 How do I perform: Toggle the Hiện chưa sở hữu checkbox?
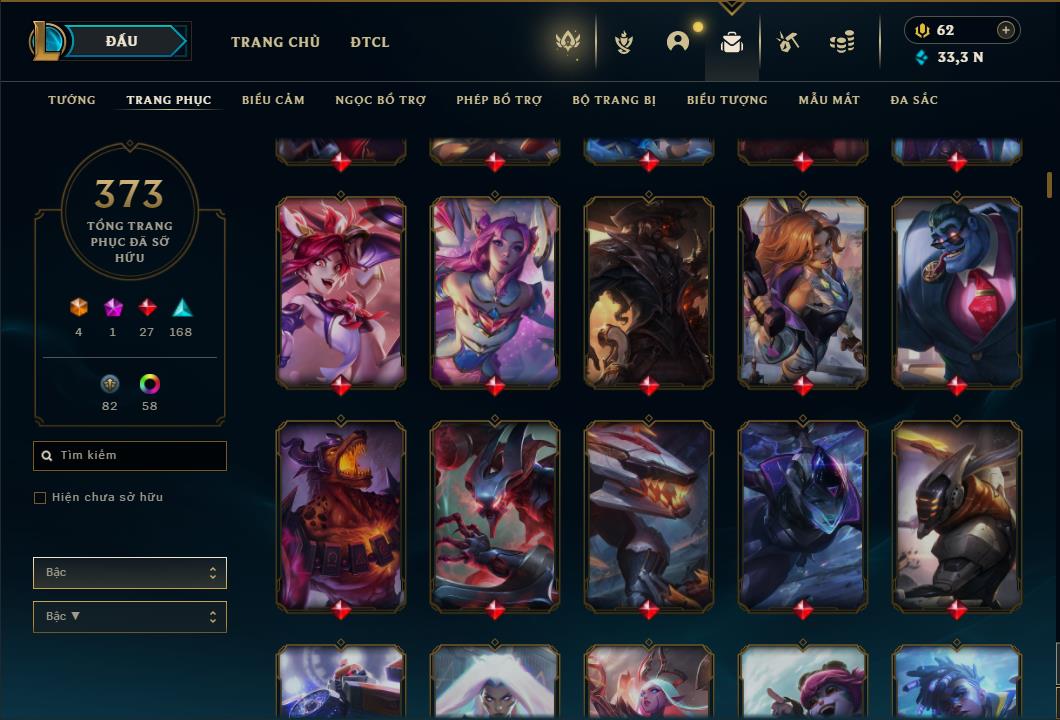(x=40, y=497)
